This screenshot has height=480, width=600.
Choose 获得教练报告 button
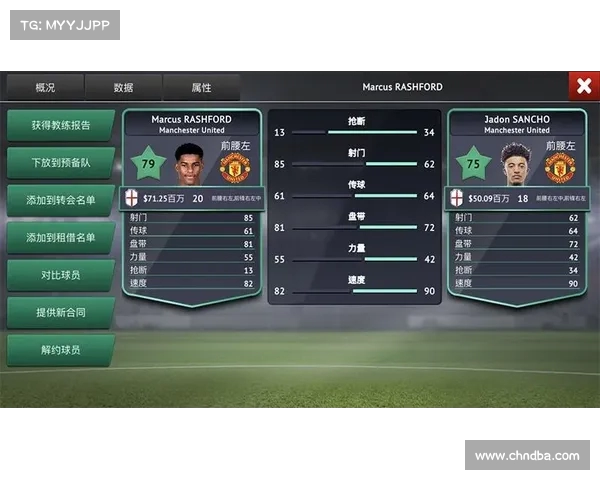pos(60,126)
